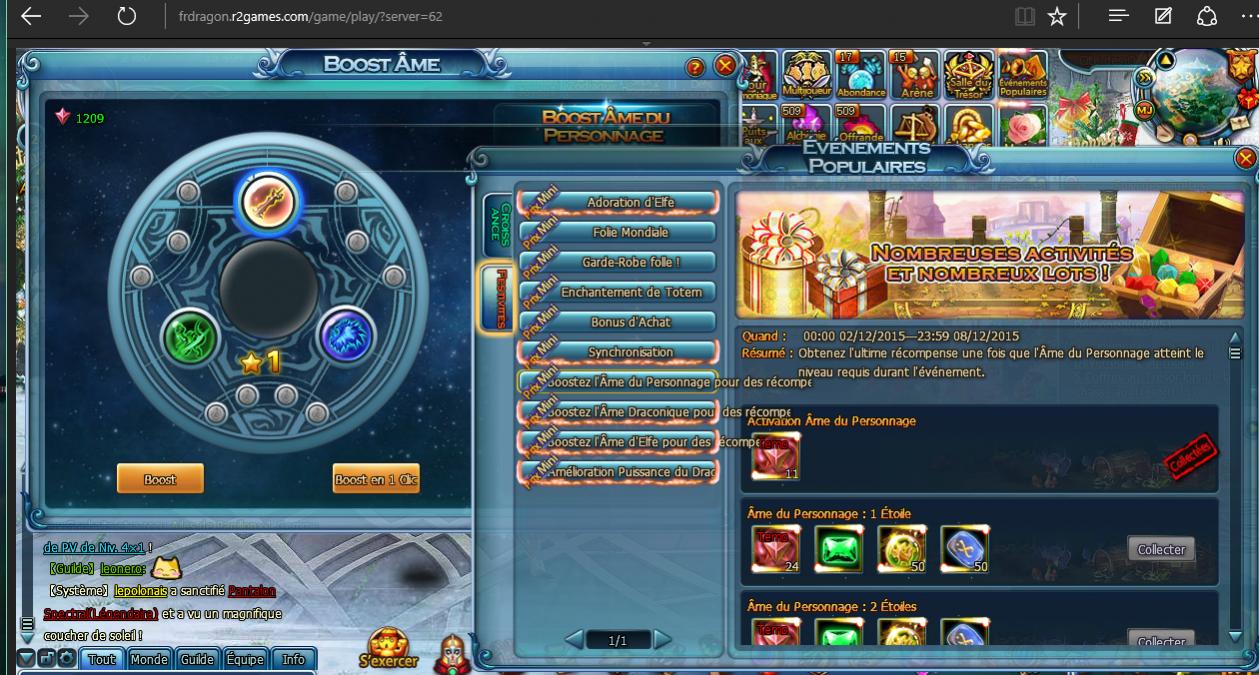Switch to the Monde chat tab
This screenshot has width=1259, height=675.
(x=149, y=659)
